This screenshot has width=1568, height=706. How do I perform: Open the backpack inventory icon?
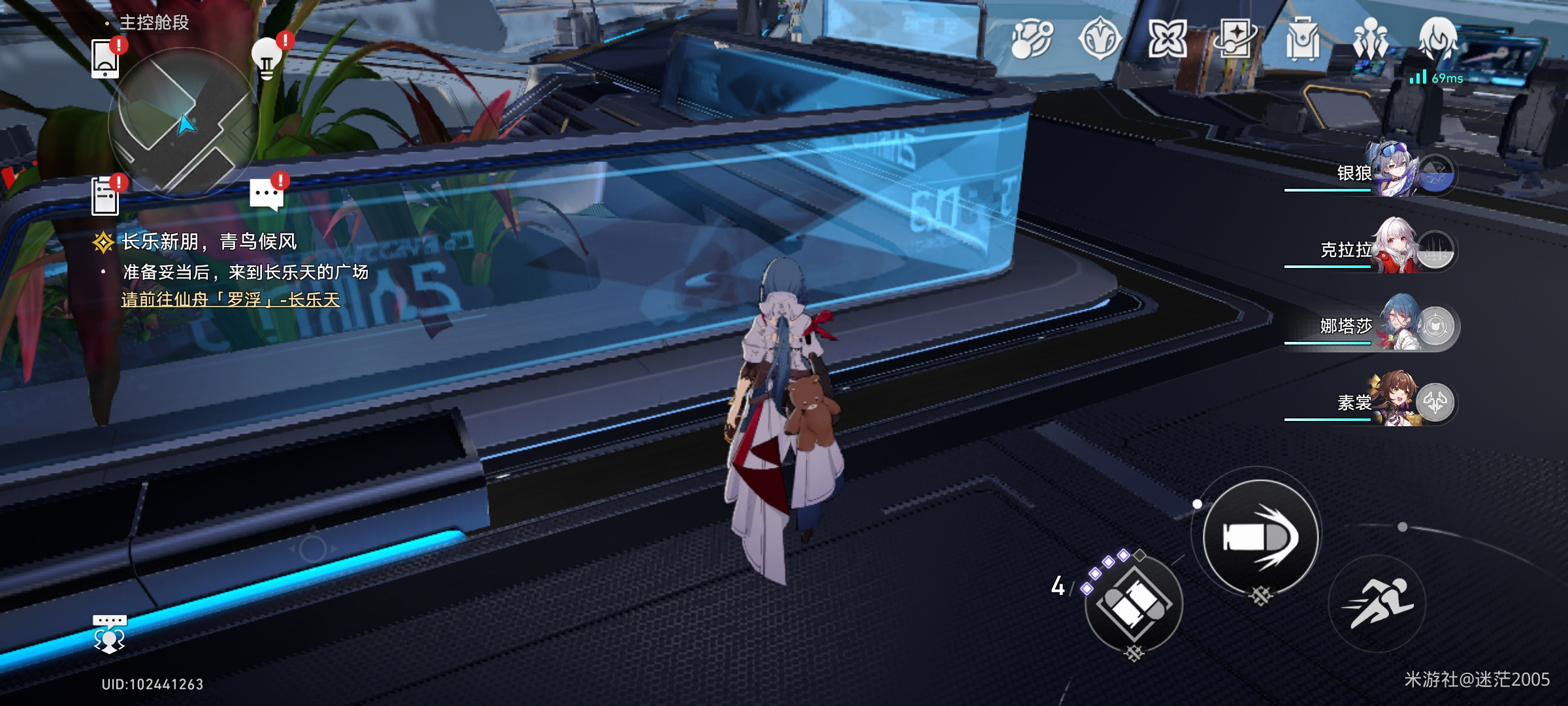click(1302, 39)
